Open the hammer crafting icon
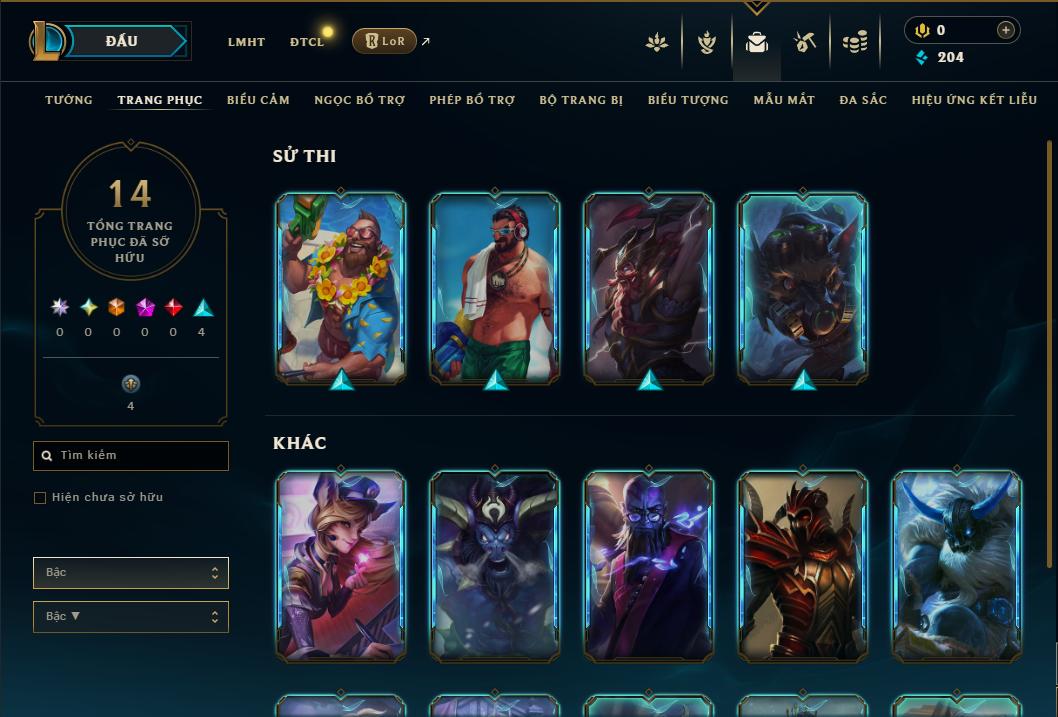The height and width of the screenshot is (717, 1058). coord(805,42)
